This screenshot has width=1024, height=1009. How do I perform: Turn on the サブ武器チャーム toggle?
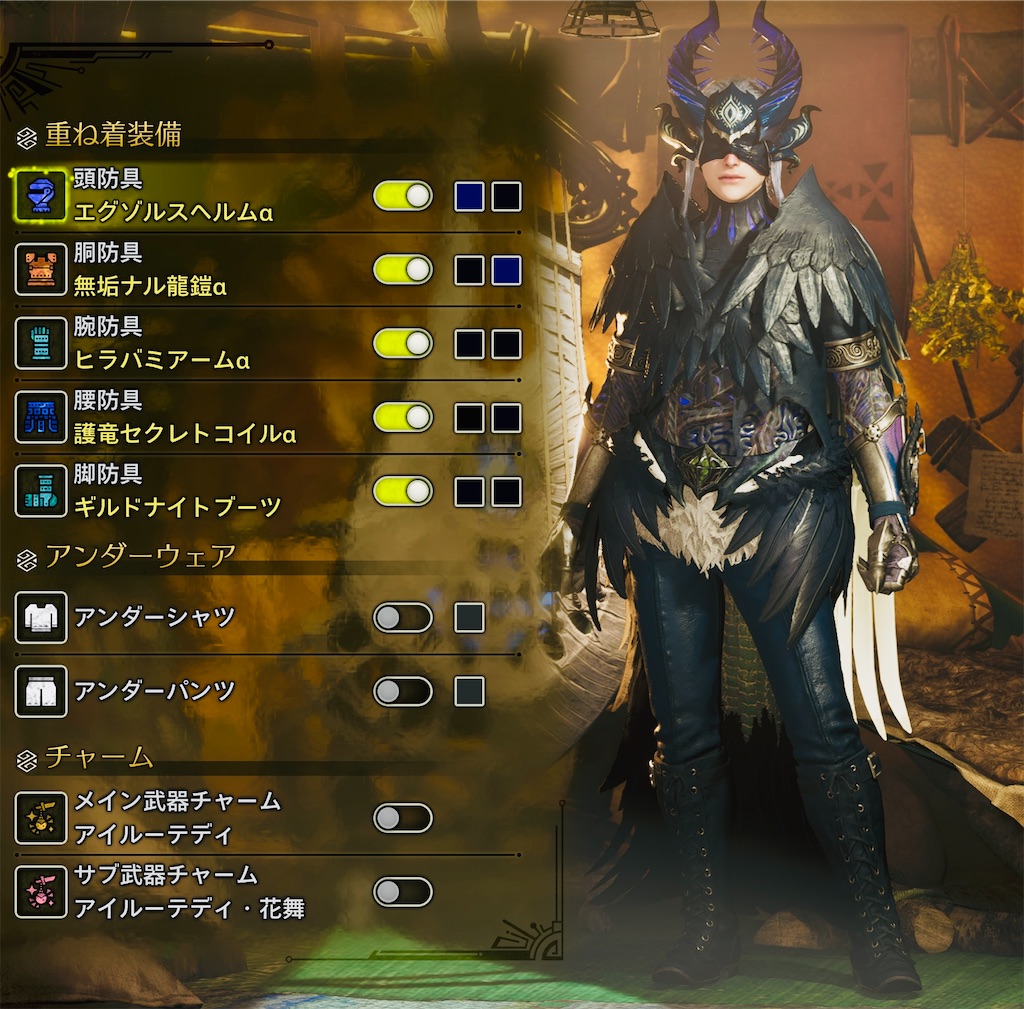click(x=402, y=891)
